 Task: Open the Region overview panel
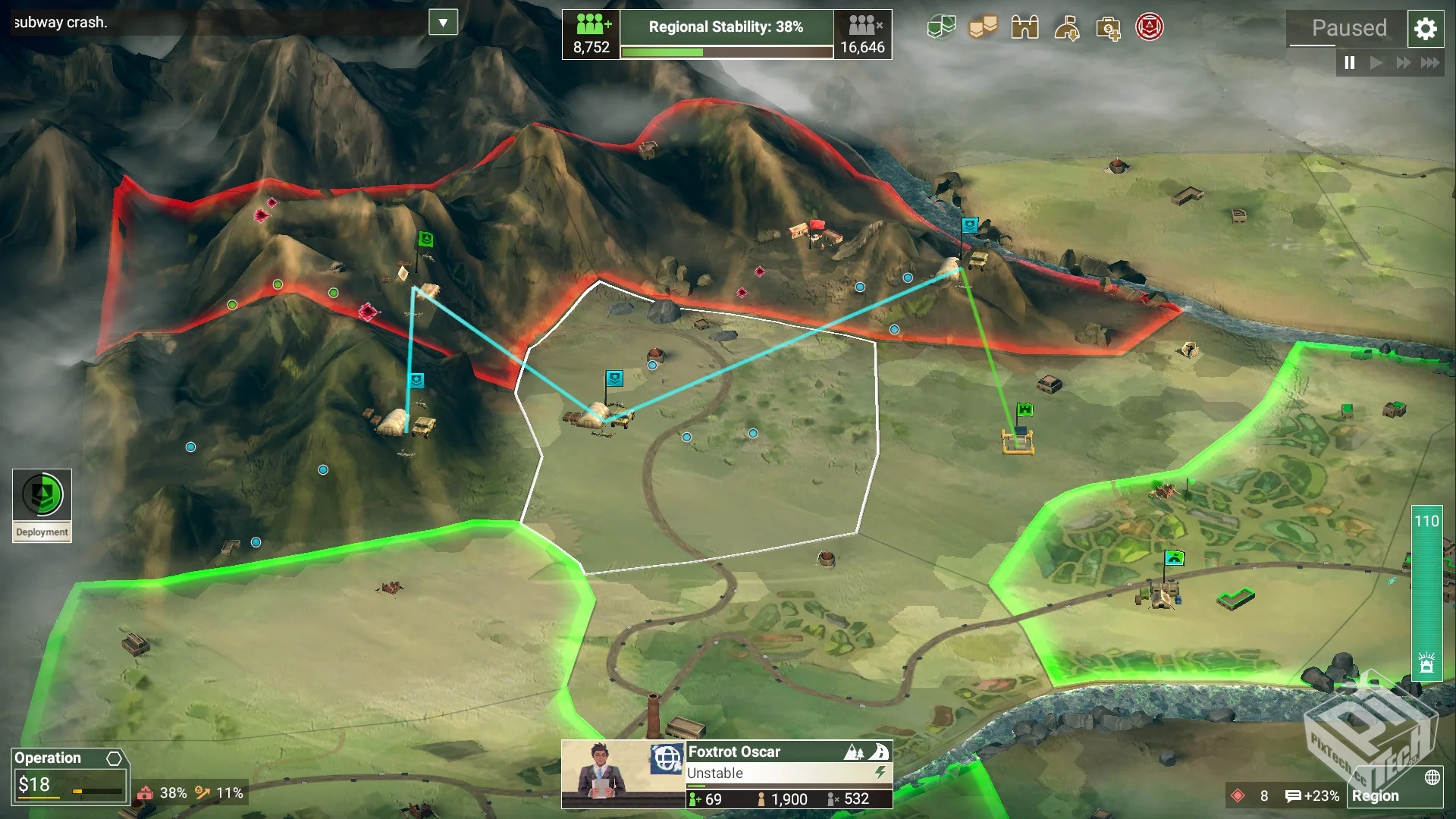1394,795
